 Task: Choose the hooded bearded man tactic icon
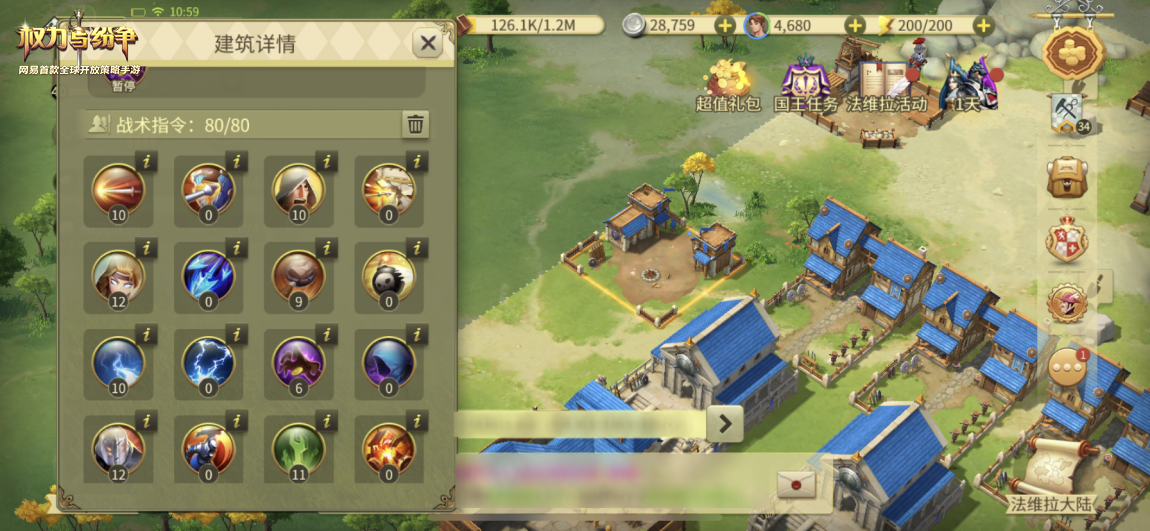(299, 189)
